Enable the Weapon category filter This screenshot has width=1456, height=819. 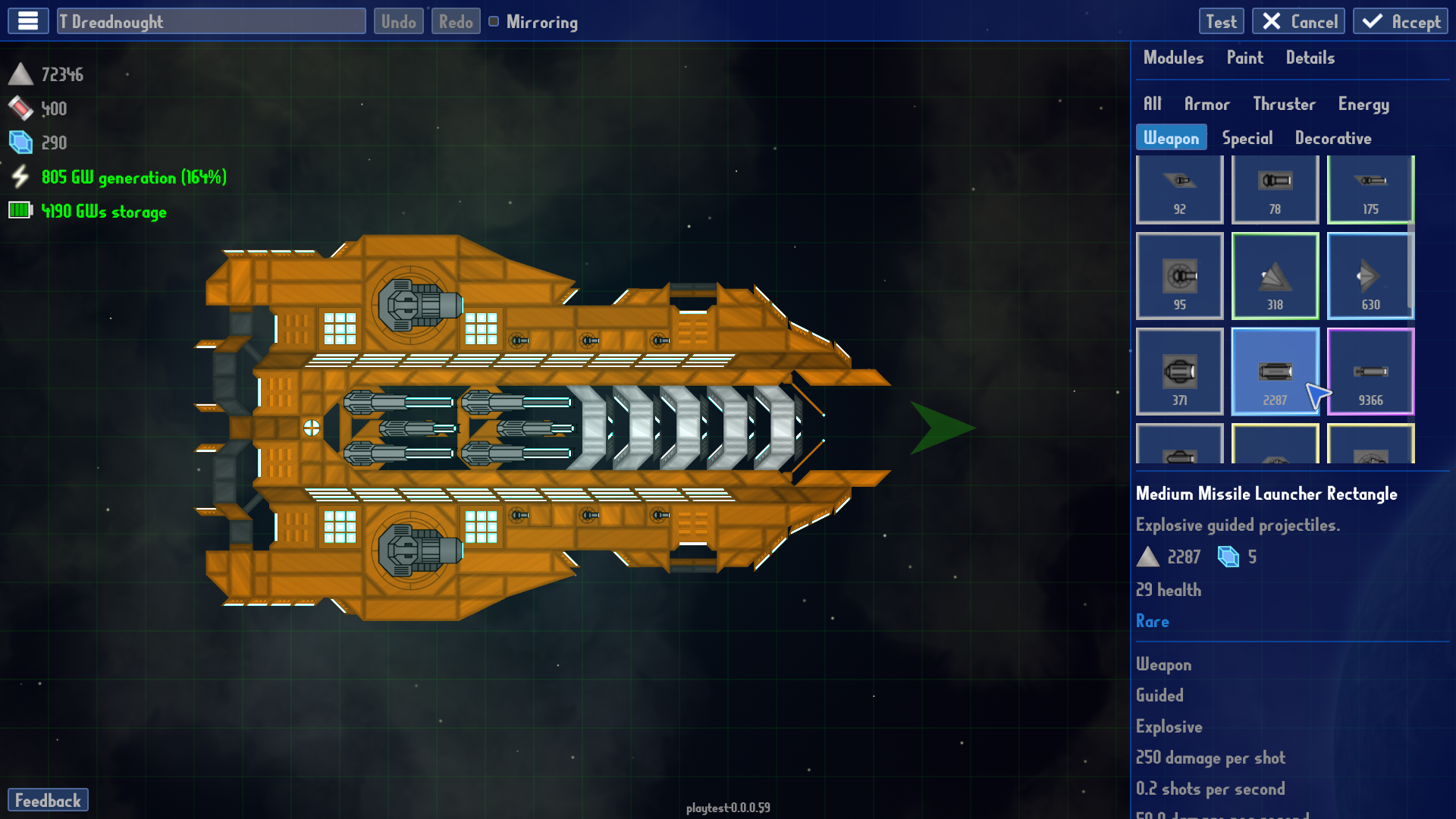point(1171,137)
